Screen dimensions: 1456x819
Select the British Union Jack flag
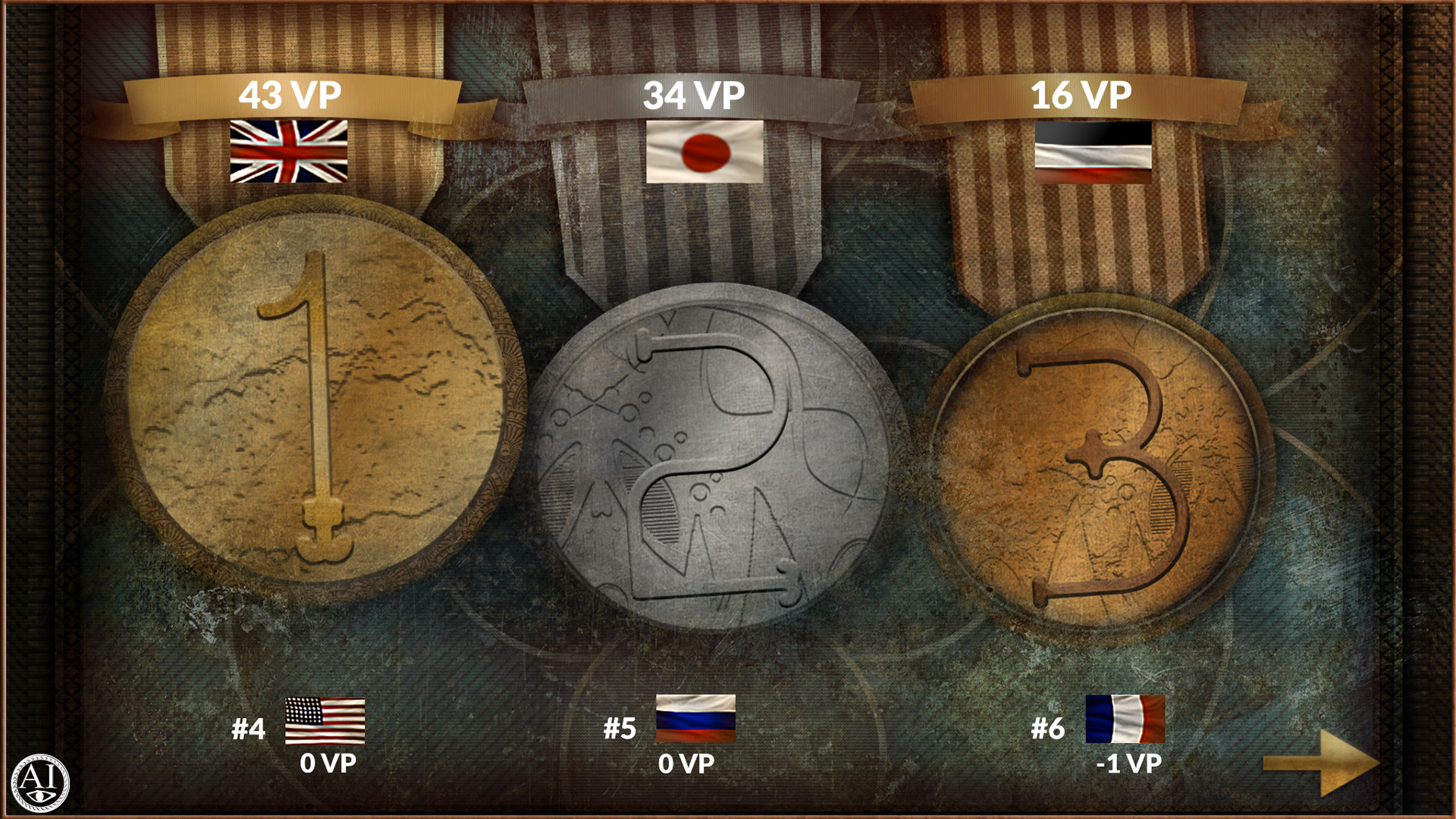[288, 152]
